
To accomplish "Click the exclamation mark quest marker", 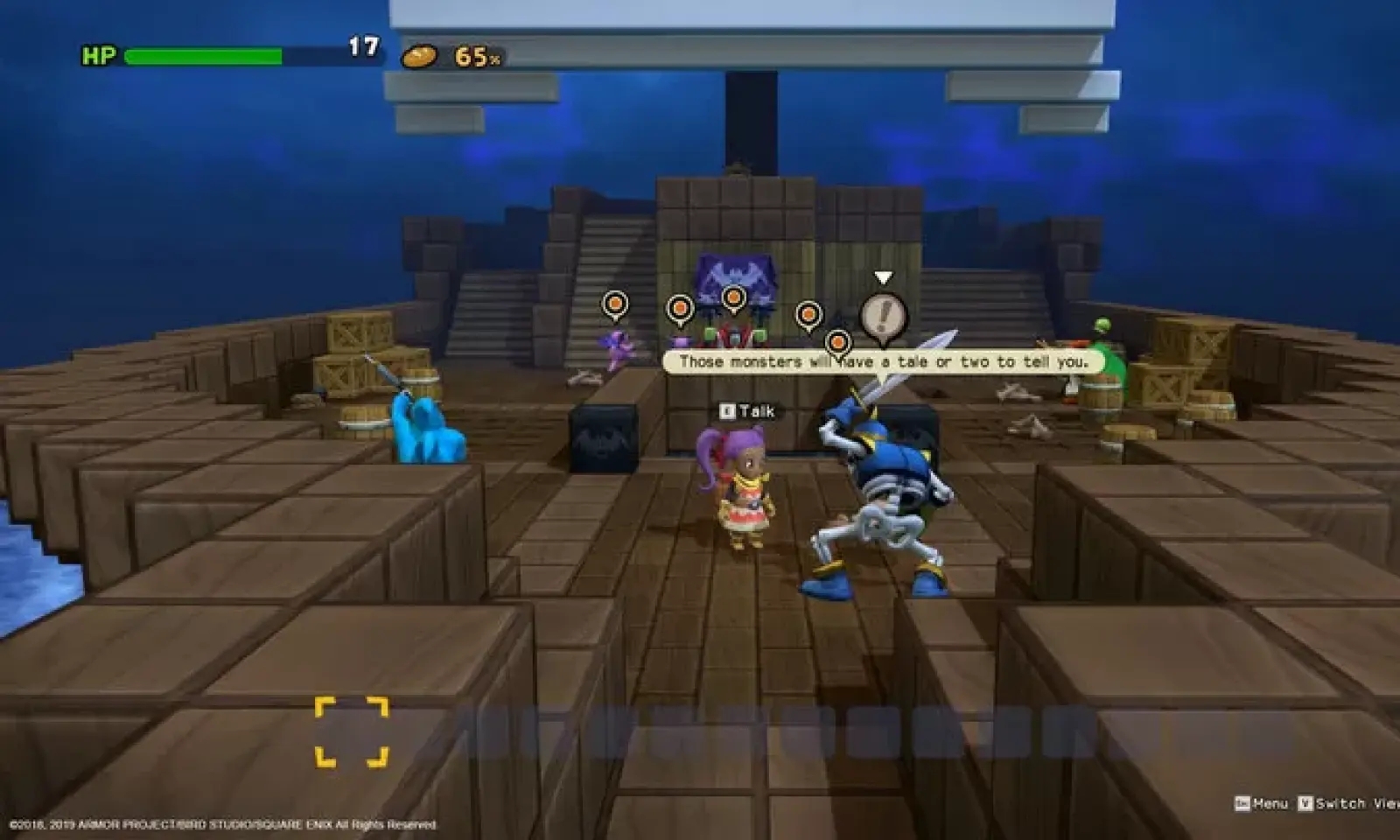I will click(x=883, y=316).
